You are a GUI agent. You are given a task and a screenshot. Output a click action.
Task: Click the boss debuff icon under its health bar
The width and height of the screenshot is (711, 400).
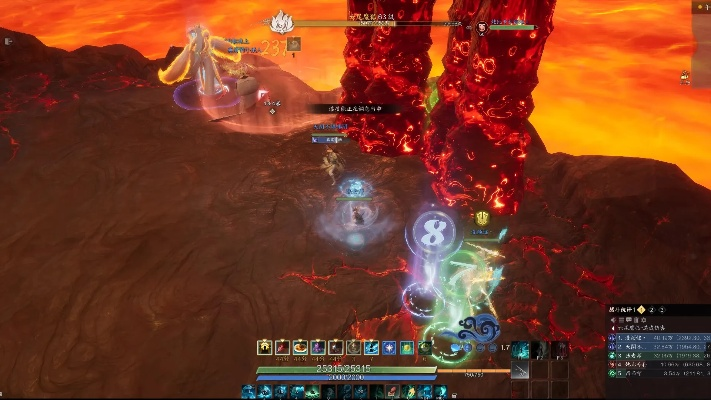click(x=294, y=44)
